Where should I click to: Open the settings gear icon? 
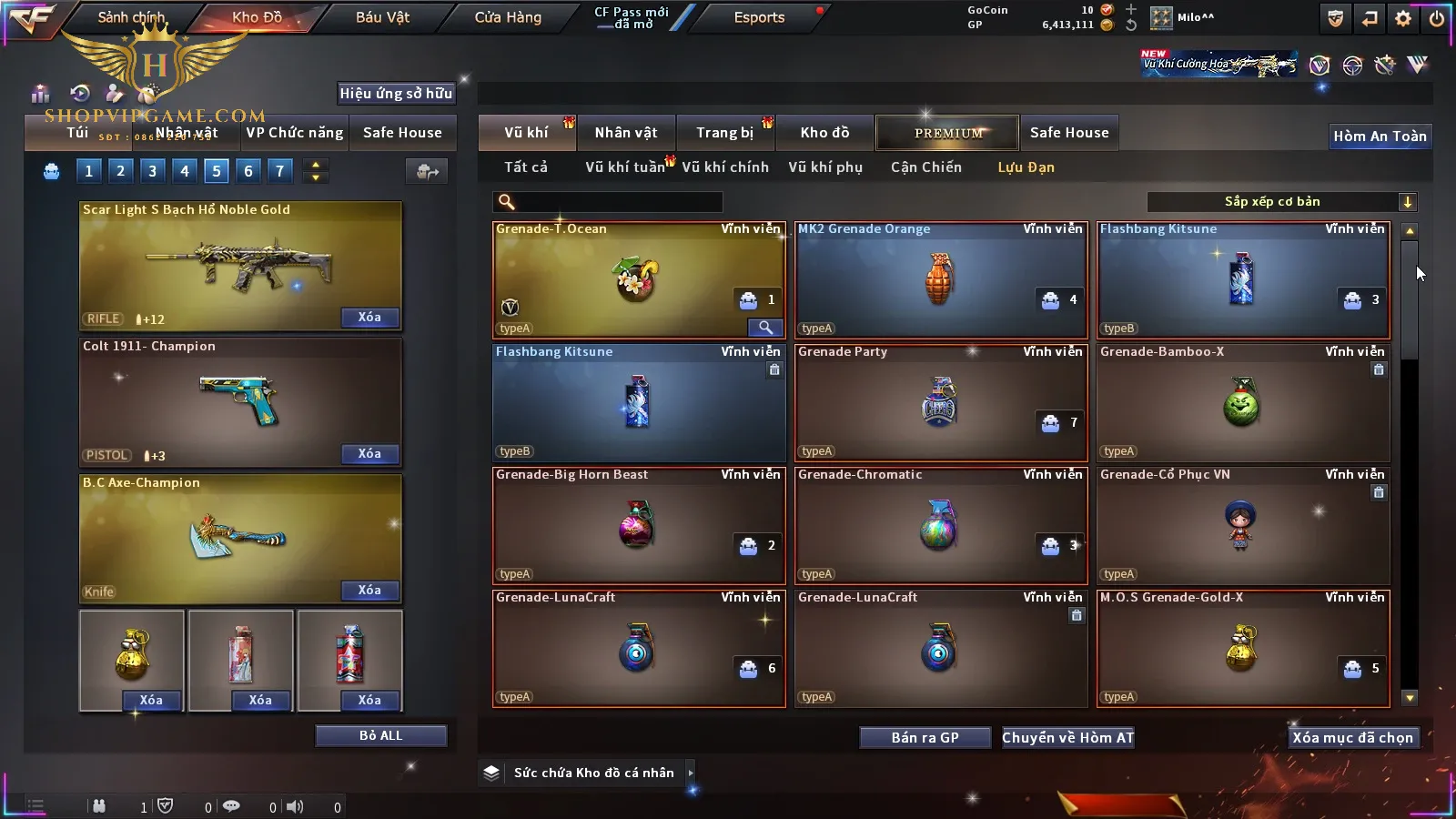tap(1403, 18)
